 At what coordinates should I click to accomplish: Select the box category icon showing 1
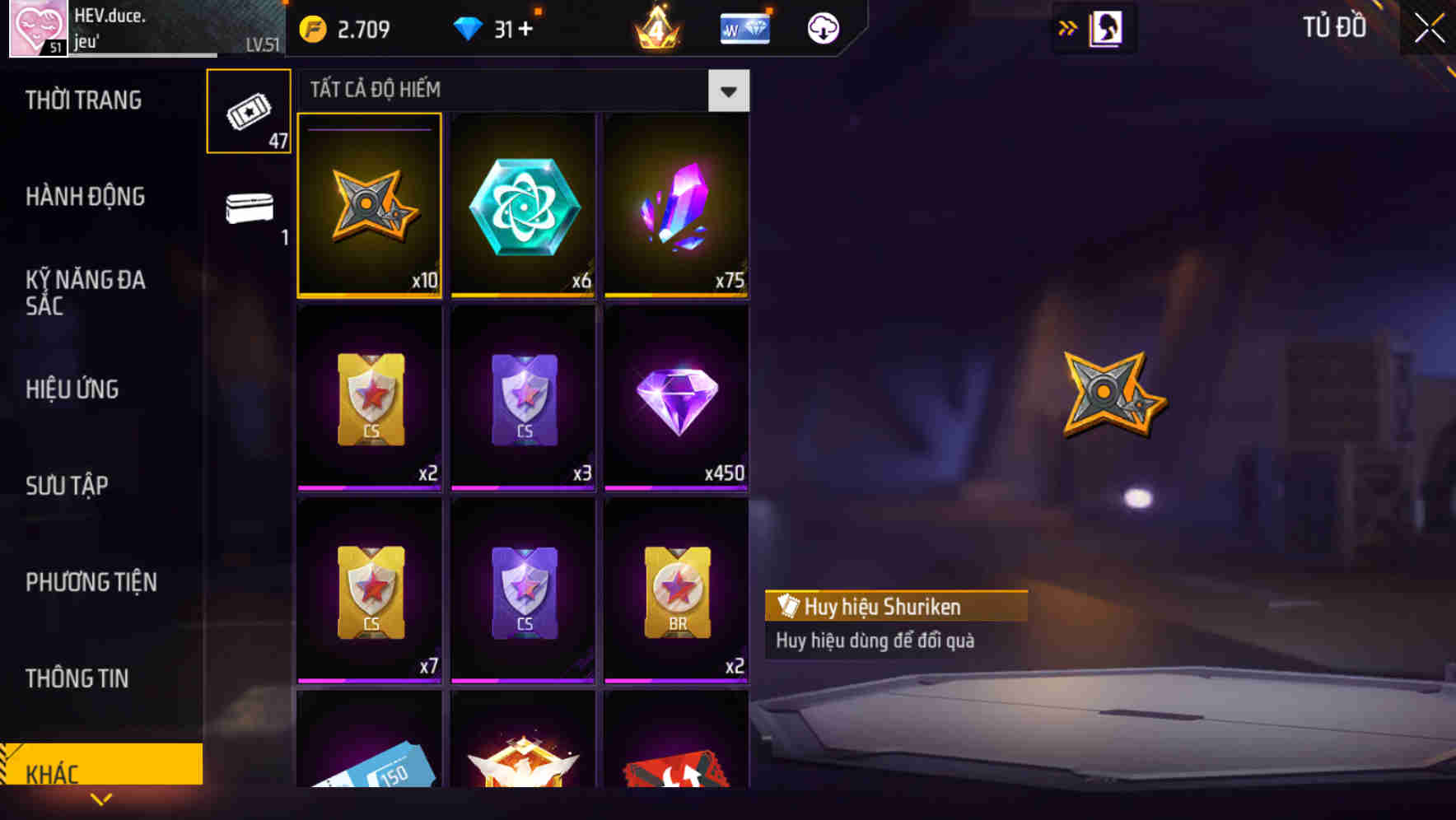248,211
